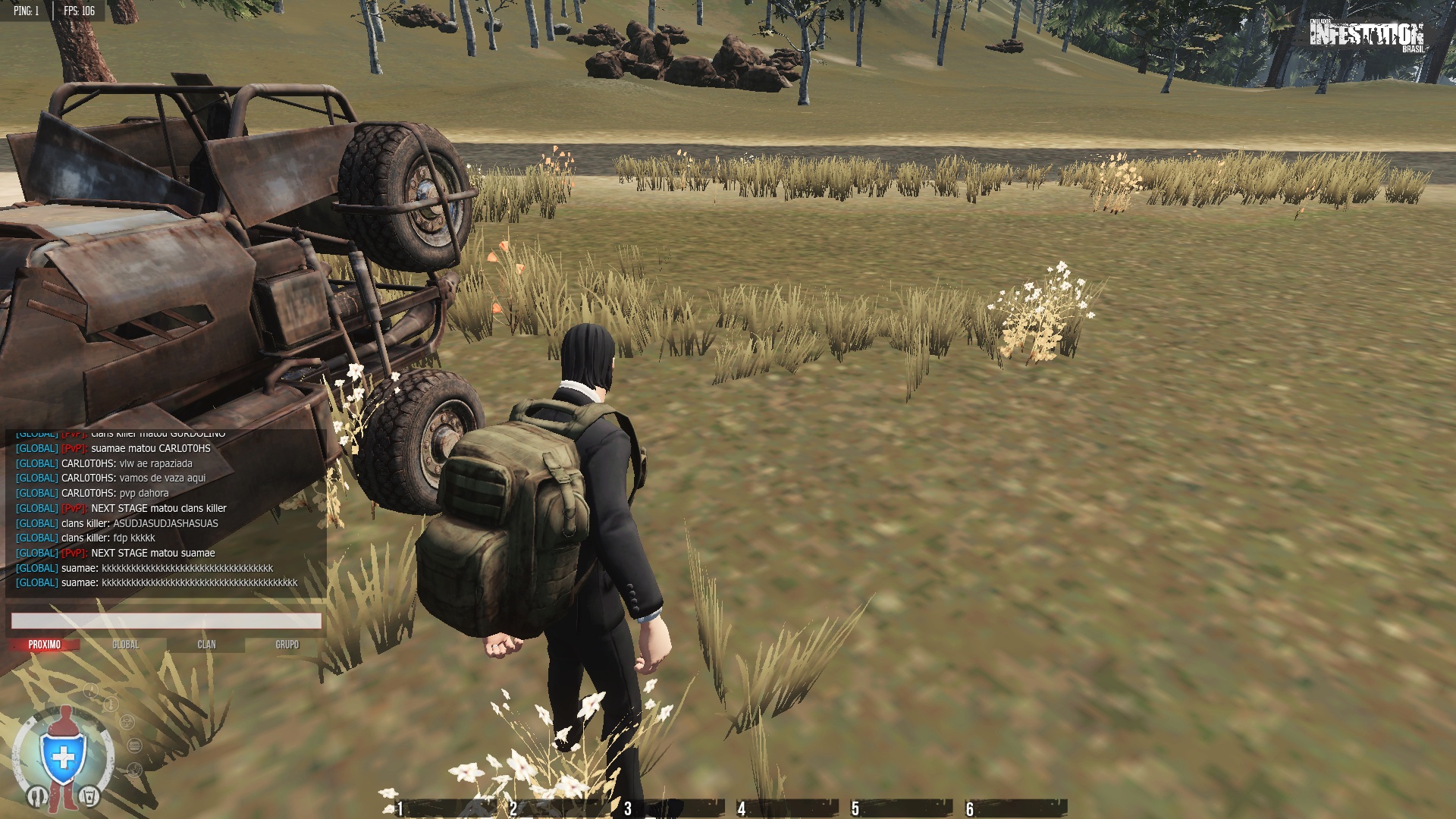Select the CLAN chat tab
Image resolution: width=1456 pixels, height=819 pixels.
coord(206,645)
